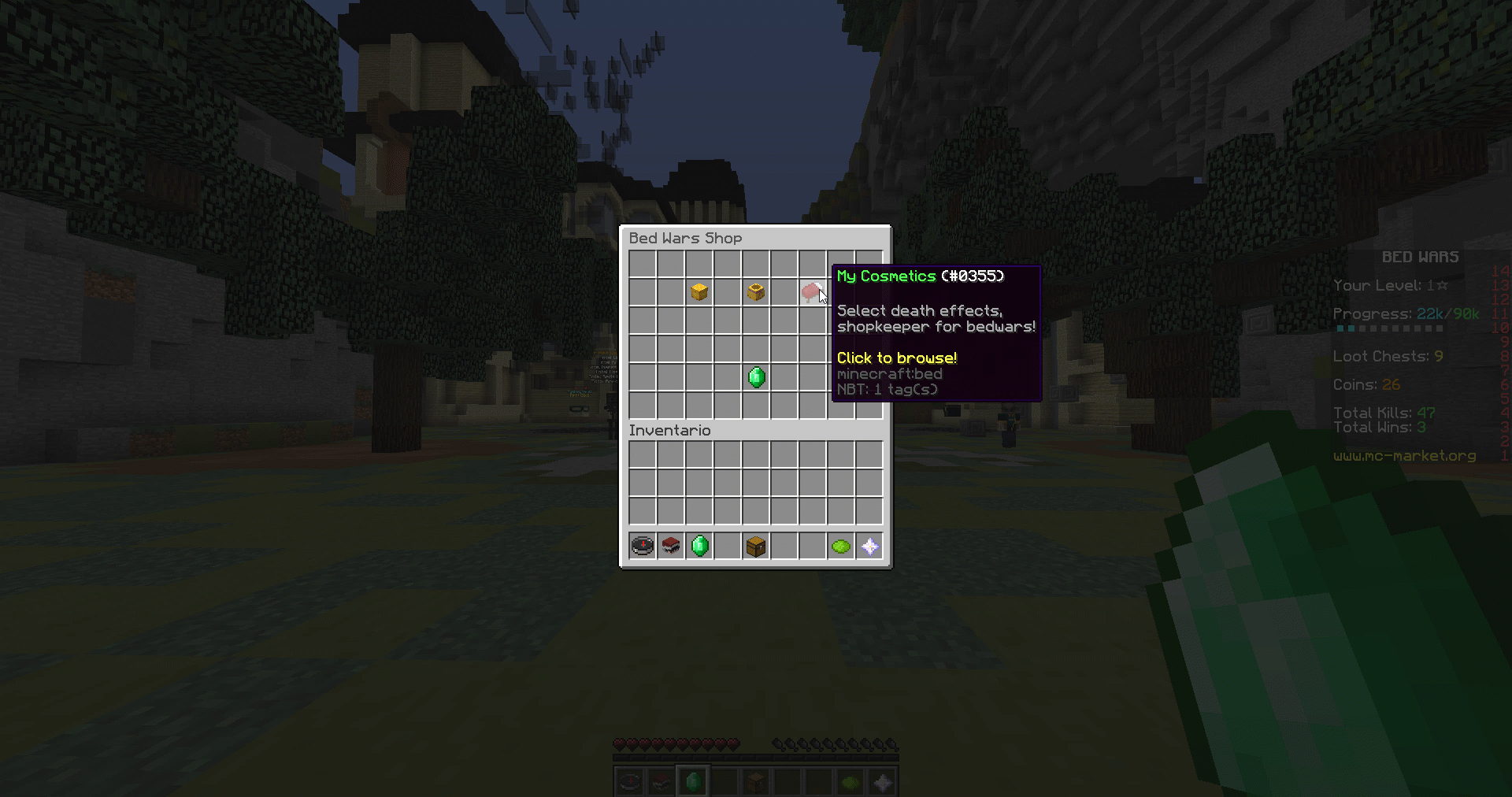This screenshot has height=797, width=1512.
Task: Select the solid yellow block in the shop
Action: coord(699,292)
